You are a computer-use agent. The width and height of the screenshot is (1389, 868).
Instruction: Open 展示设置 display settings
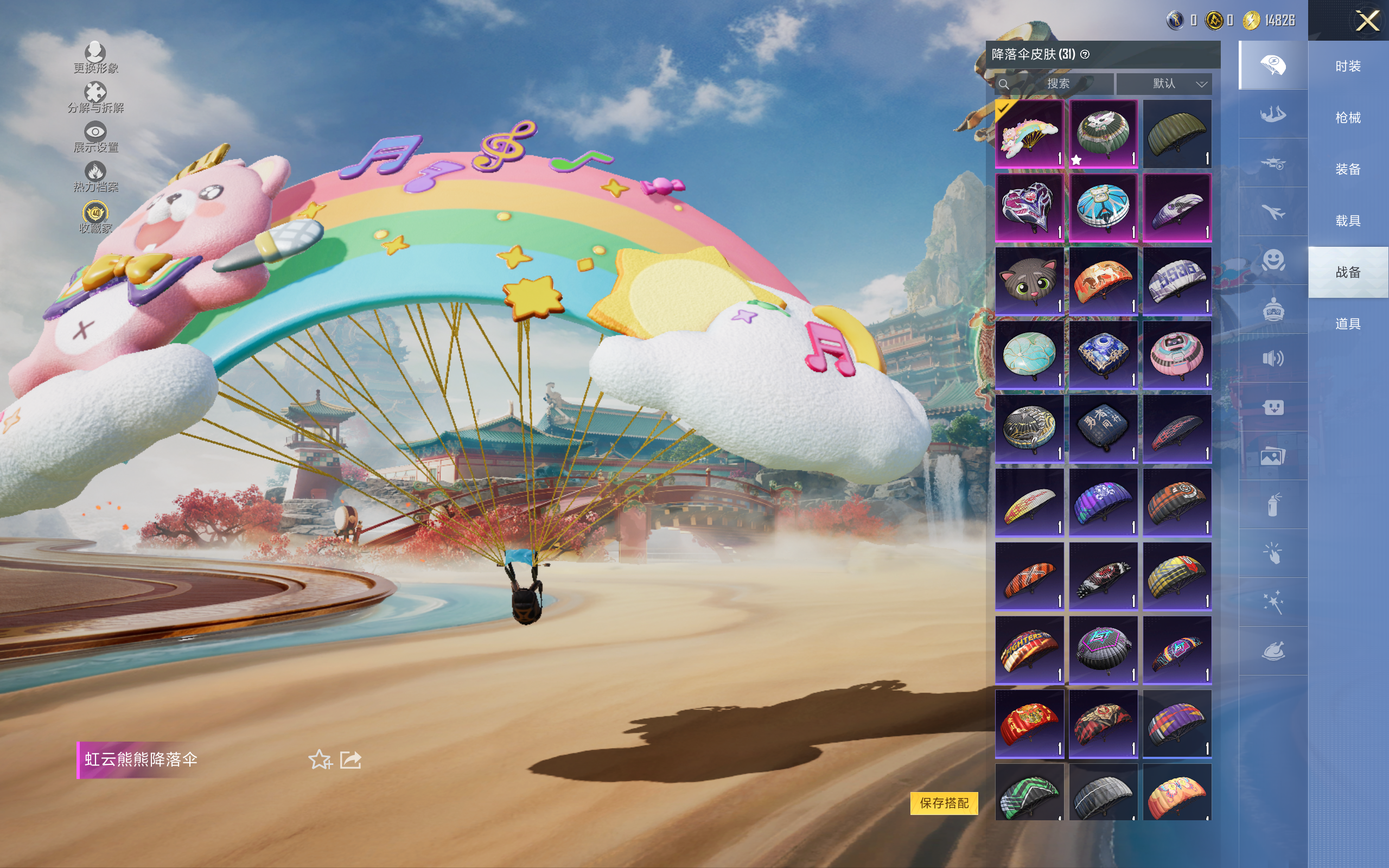pos(95,137)
